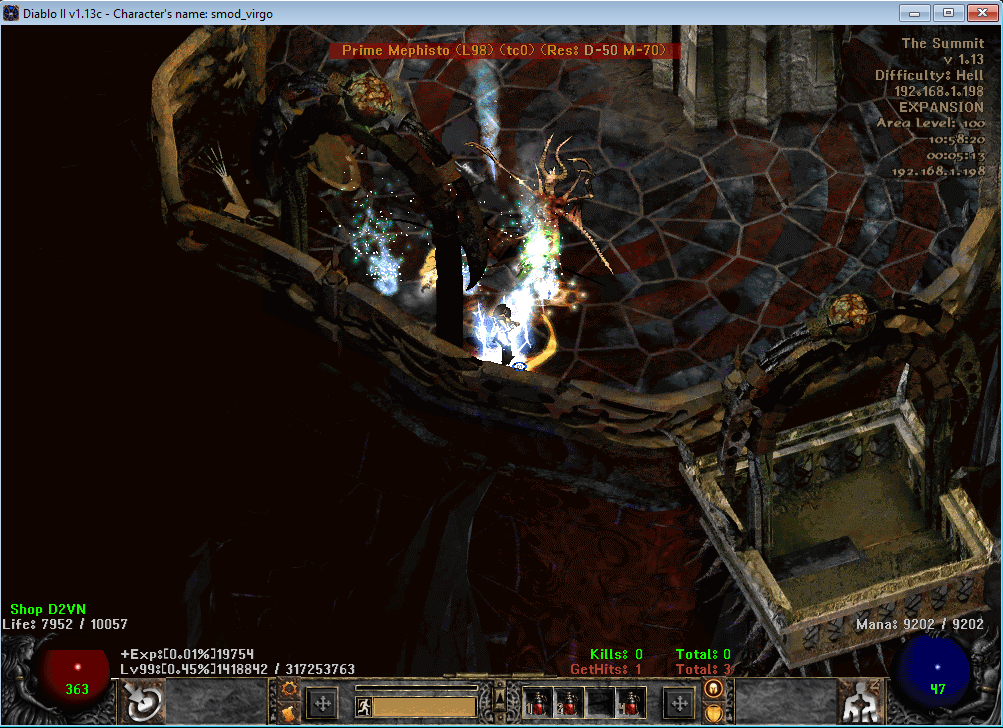Open the mini panel menu arrow
Screen dimensions: 1003x728
500,696
